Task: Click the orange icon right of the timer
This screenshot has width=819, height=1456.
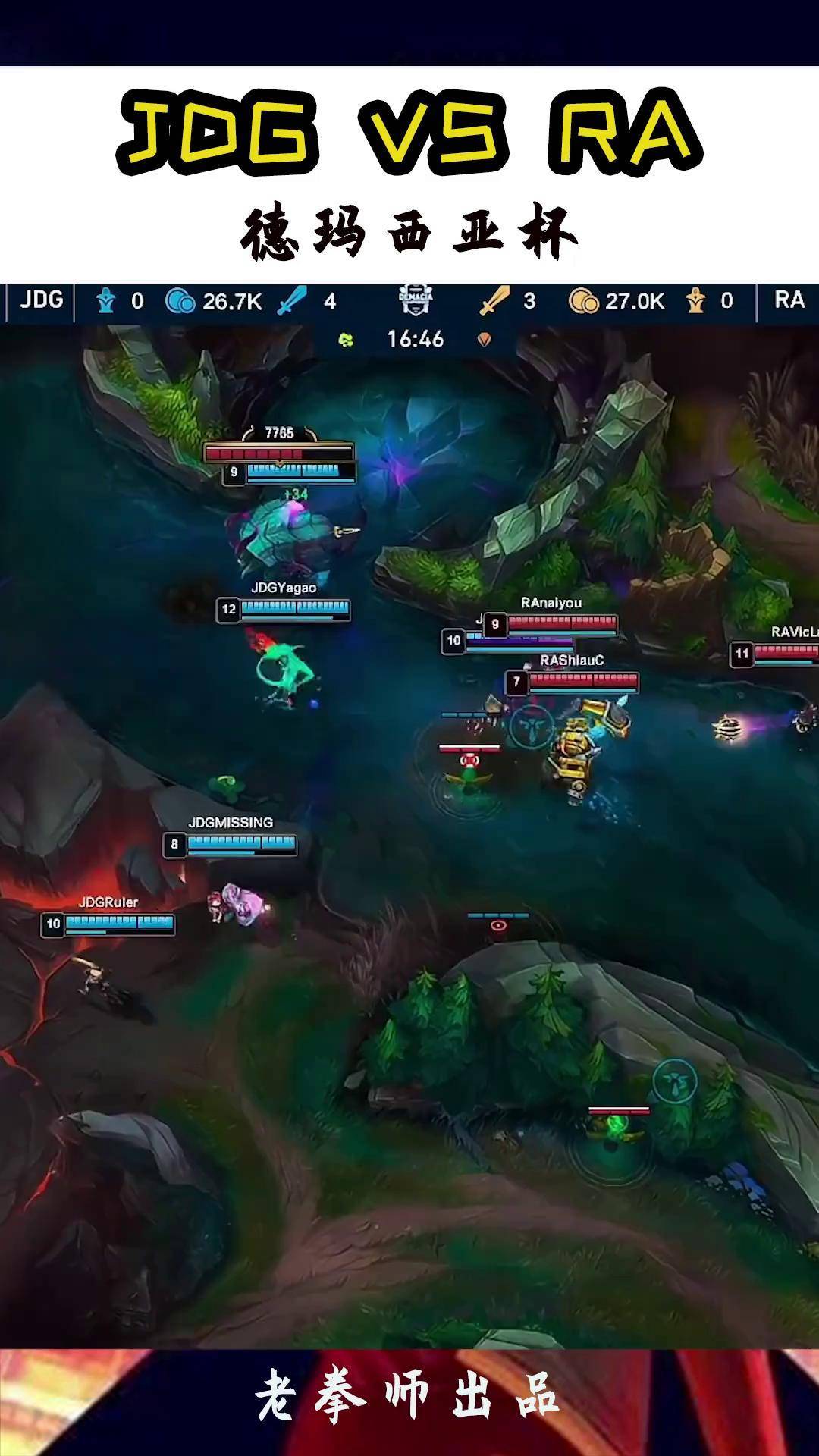Action: click(x=484, y=340)
